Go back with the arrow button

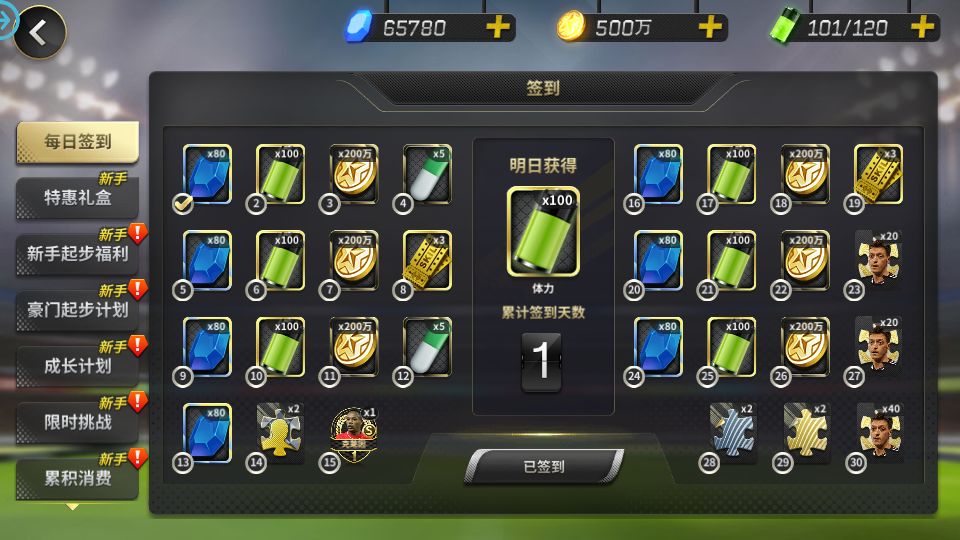click(39, 33)
